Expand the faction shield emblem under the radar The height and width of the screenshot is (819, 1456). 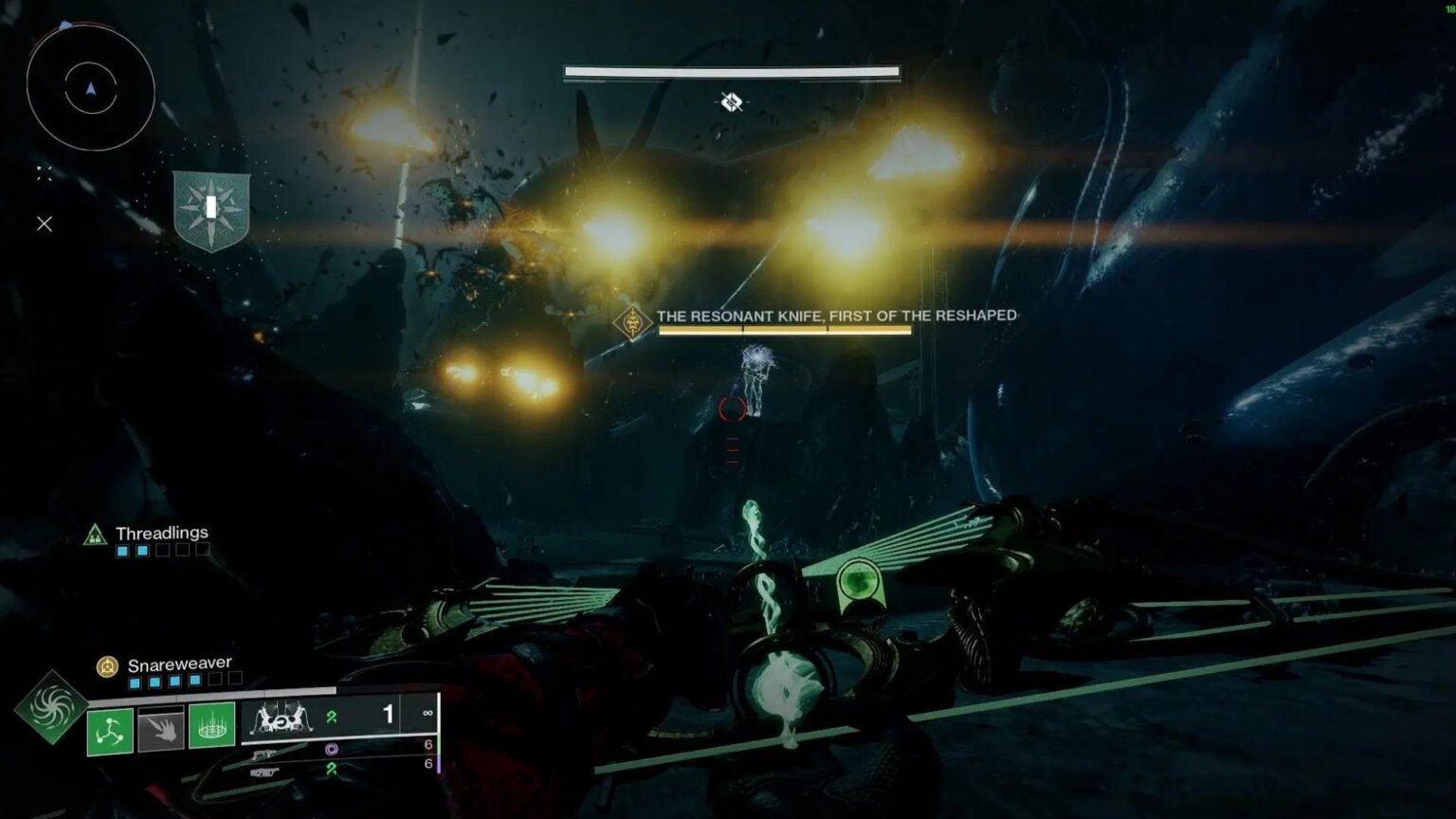pos(210,207)
